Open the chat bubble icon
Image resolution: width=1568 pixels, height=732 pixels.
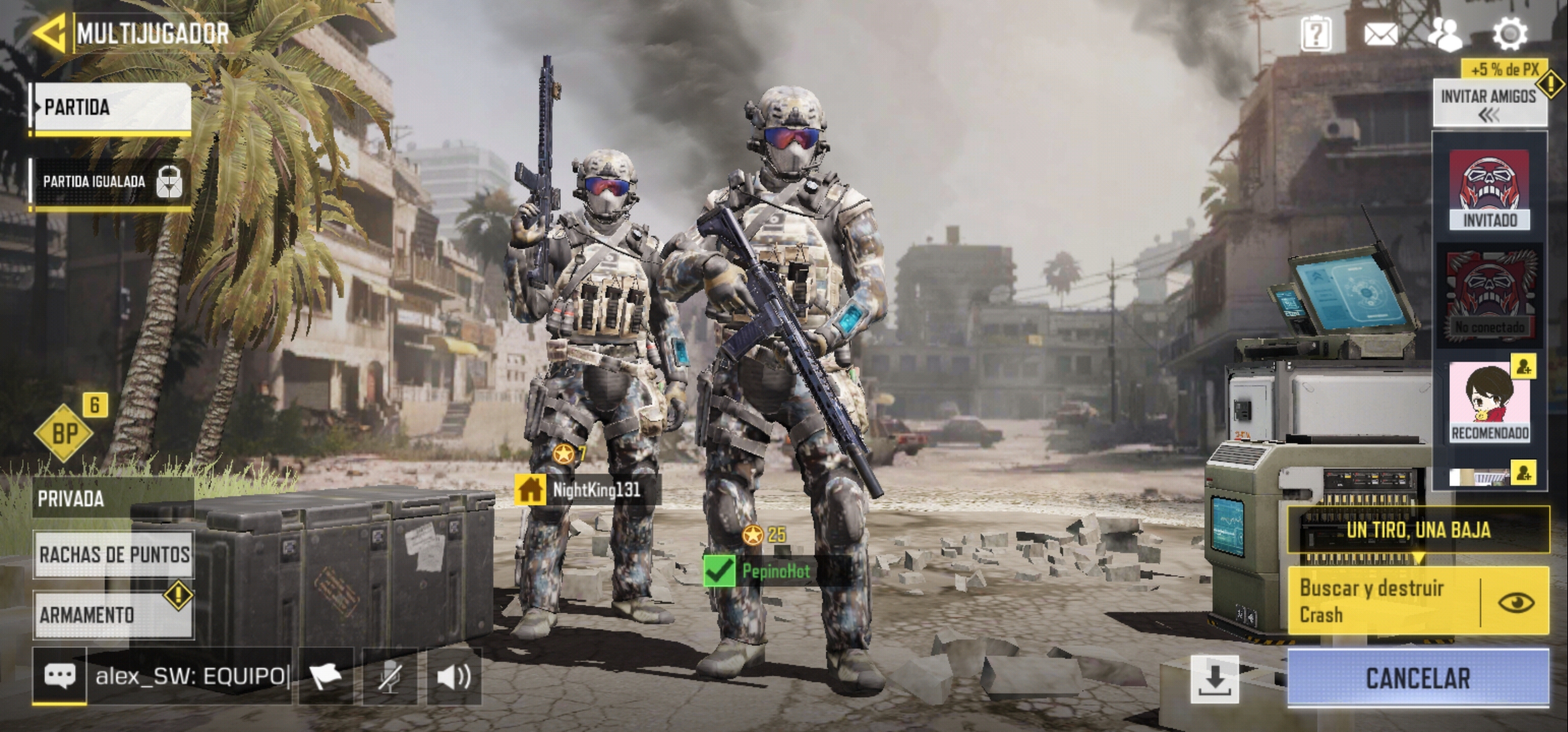60,676
